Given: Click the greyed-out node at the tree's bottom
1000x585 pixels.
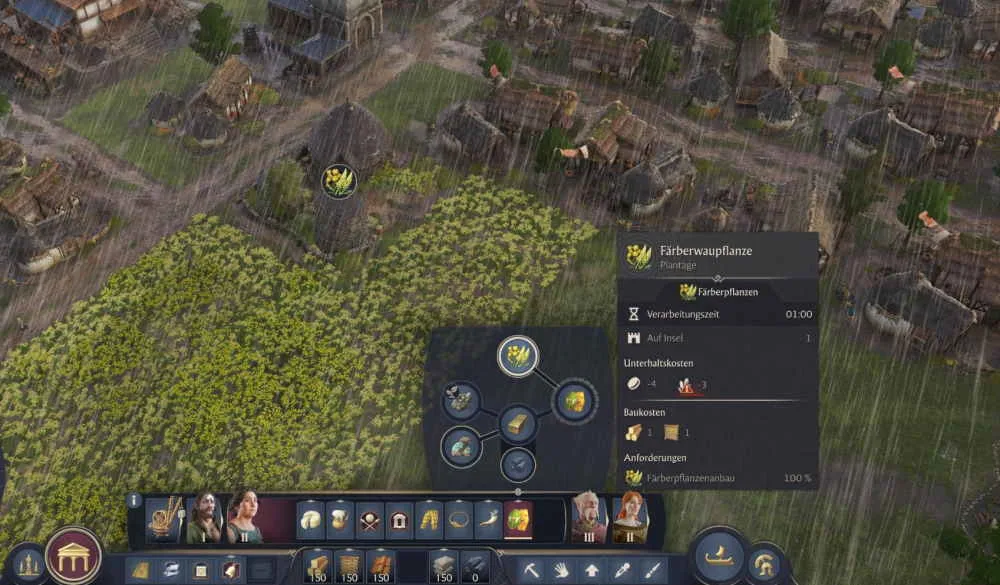Looking at the screenshot, I should (517, 464).
